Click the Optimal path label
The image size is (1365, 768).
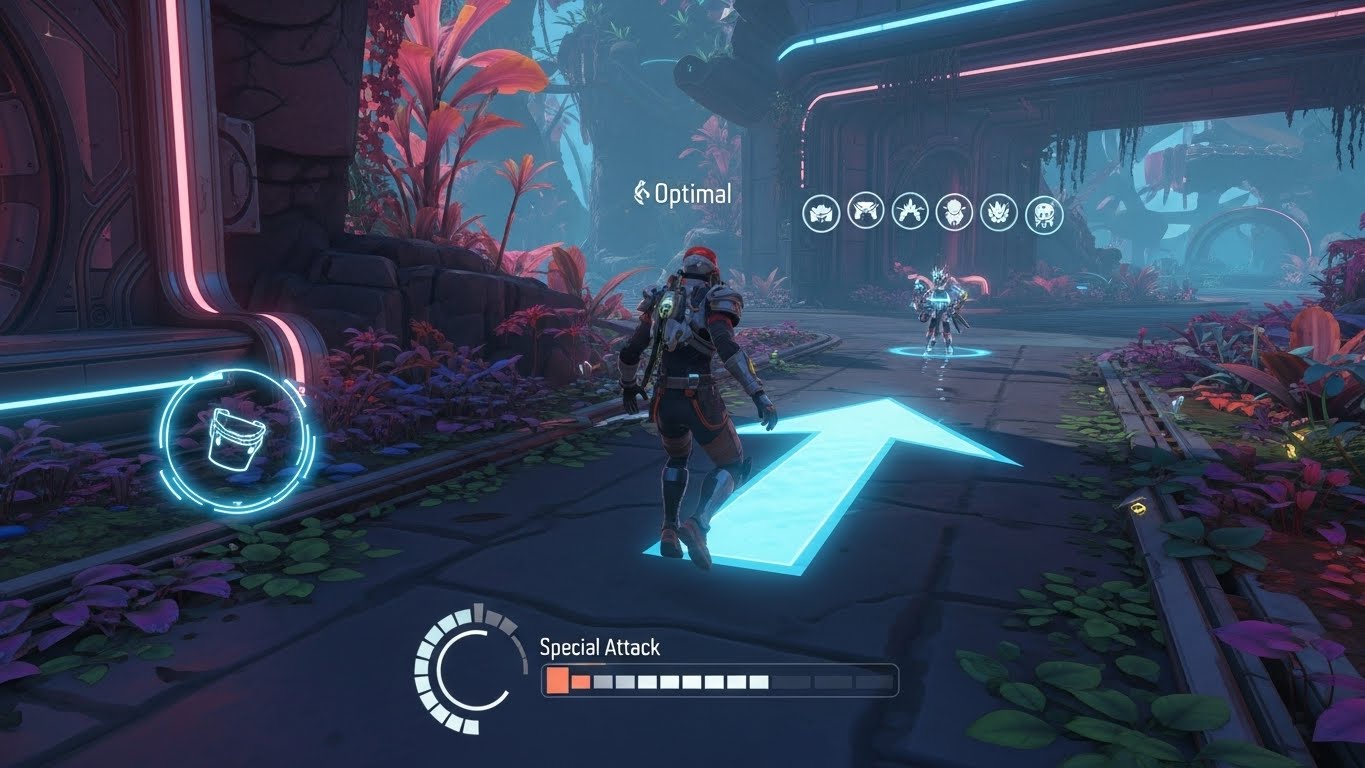692,191
